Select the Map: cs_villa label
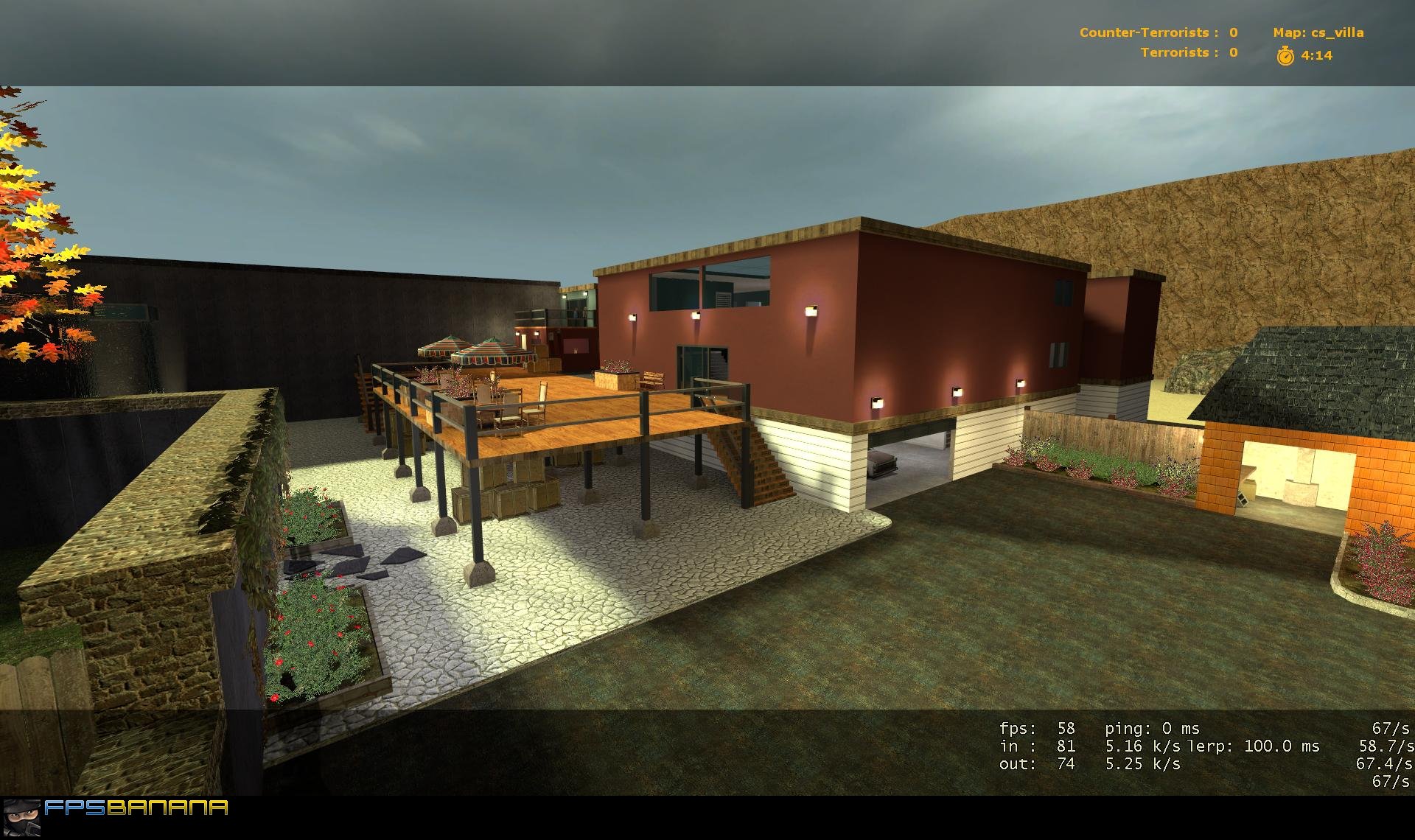 [1318, 32]
